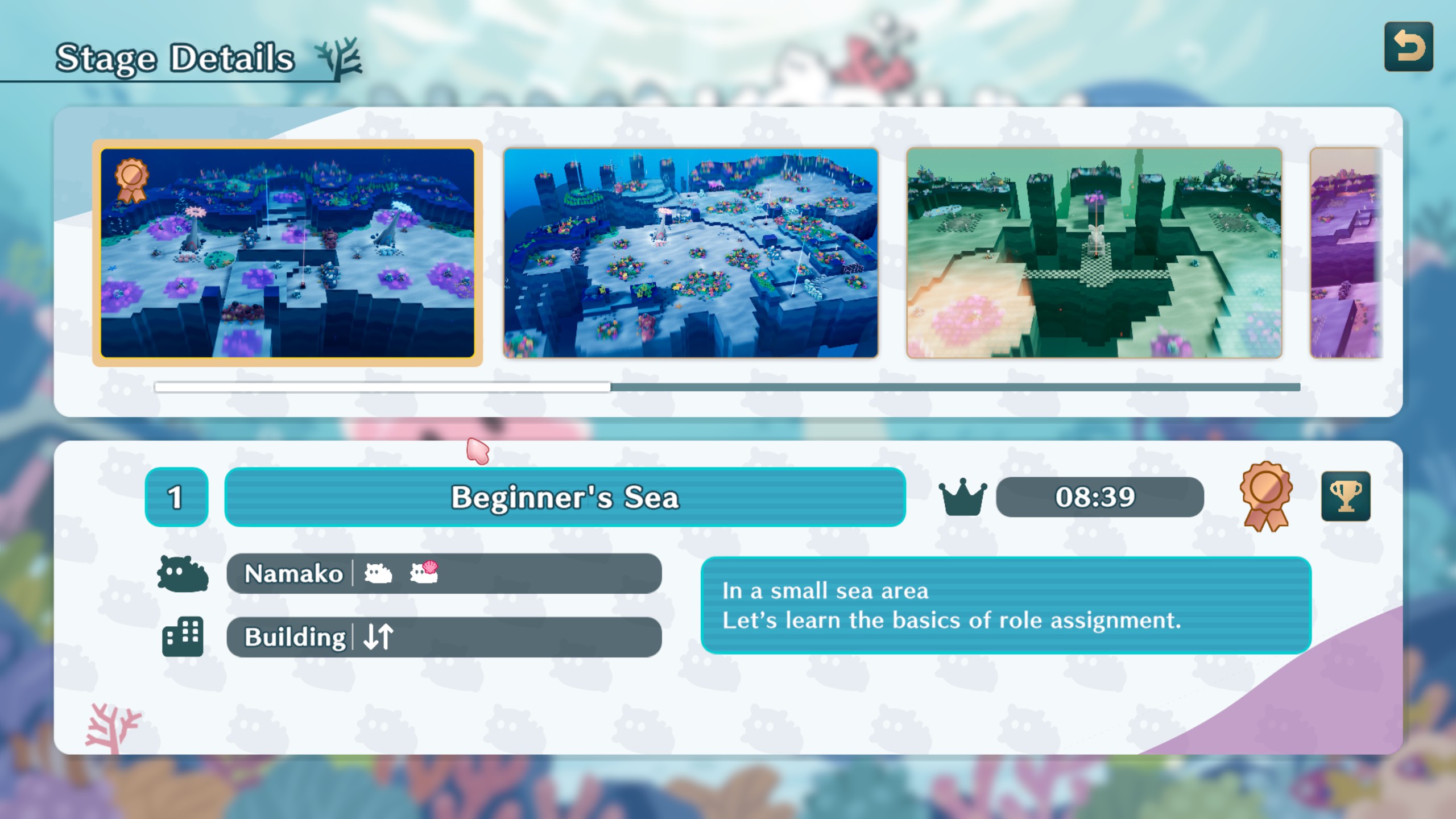Click the yellow back arrow button
This screenshot has width=1456, height=819.
[1408, 47]
